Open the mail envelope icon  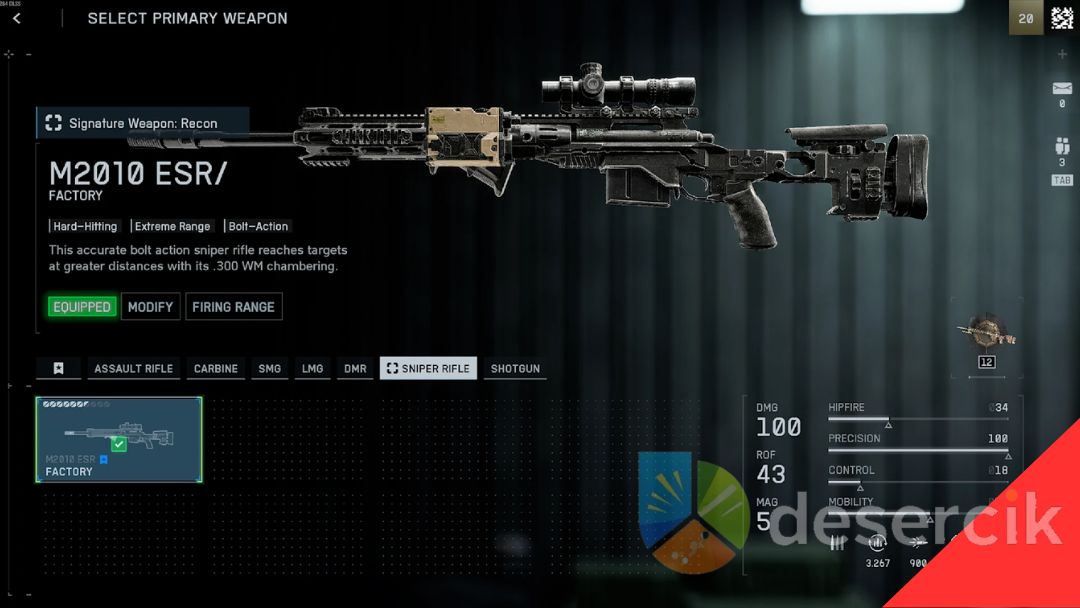(x=1062, y=89)
